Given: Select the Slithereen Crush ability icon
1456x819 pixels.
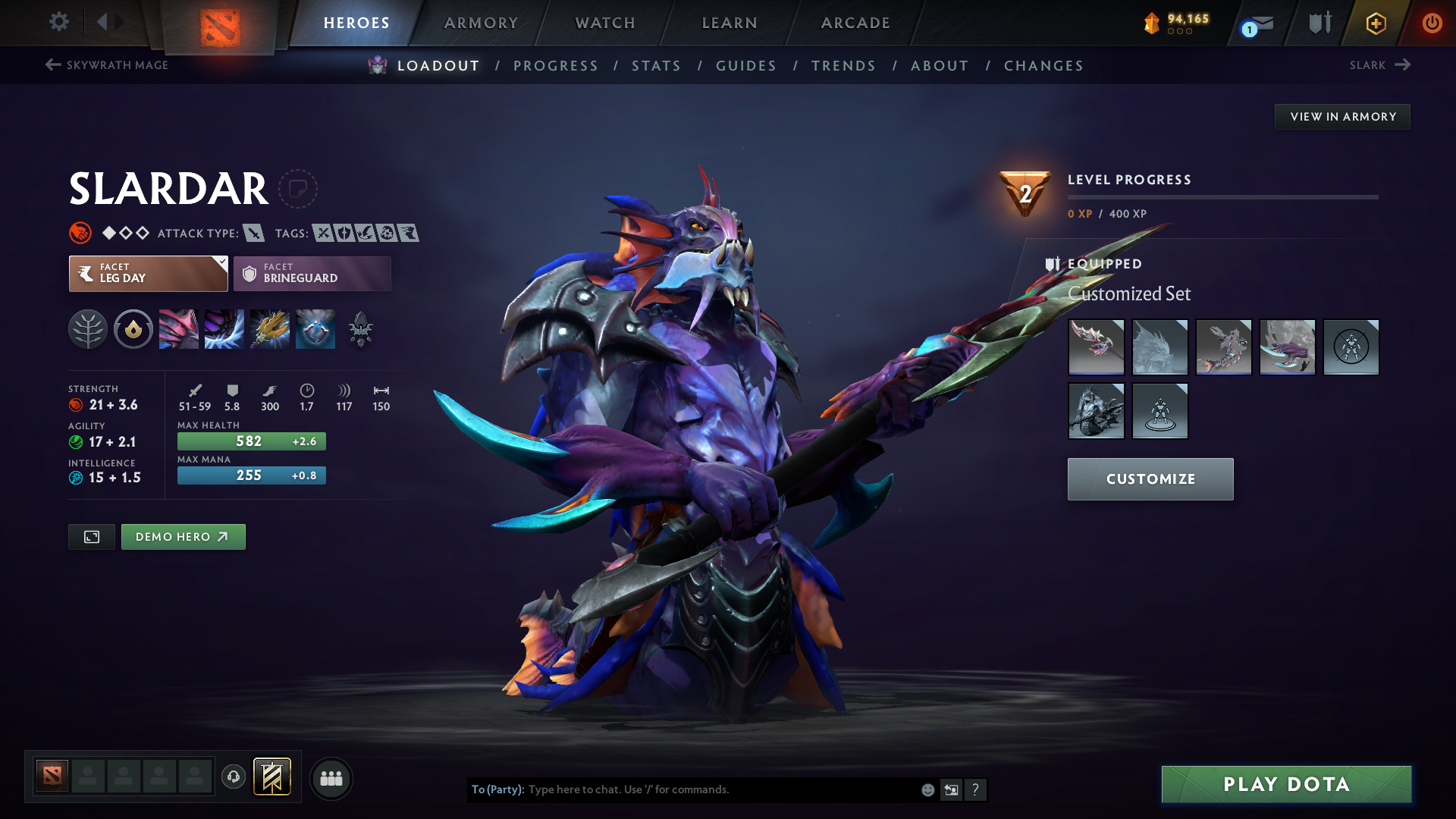Looking at the screenshot, I should click(224, 329).
